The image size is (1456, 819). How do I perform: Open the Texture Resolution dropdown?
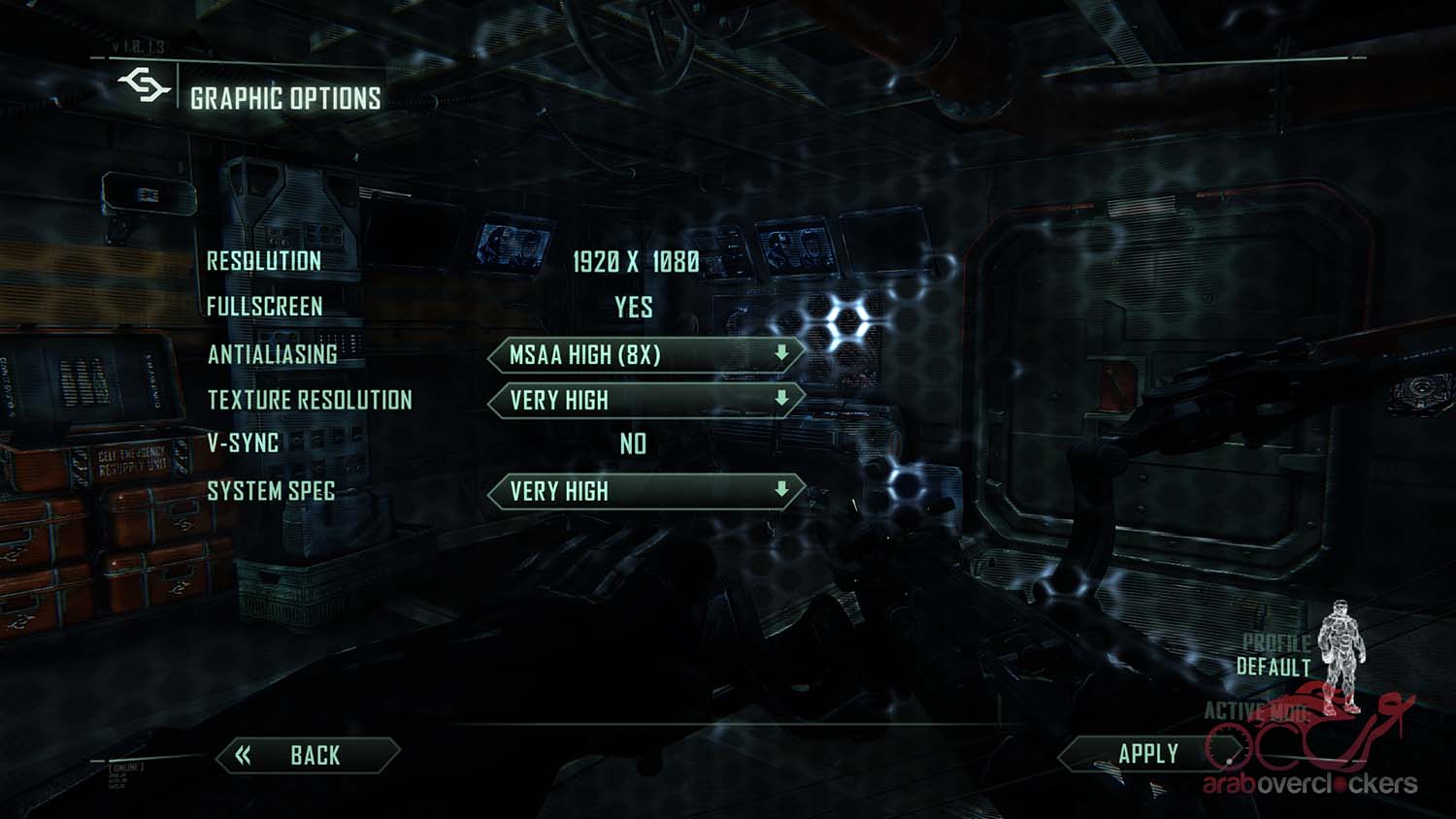(645, 400)
